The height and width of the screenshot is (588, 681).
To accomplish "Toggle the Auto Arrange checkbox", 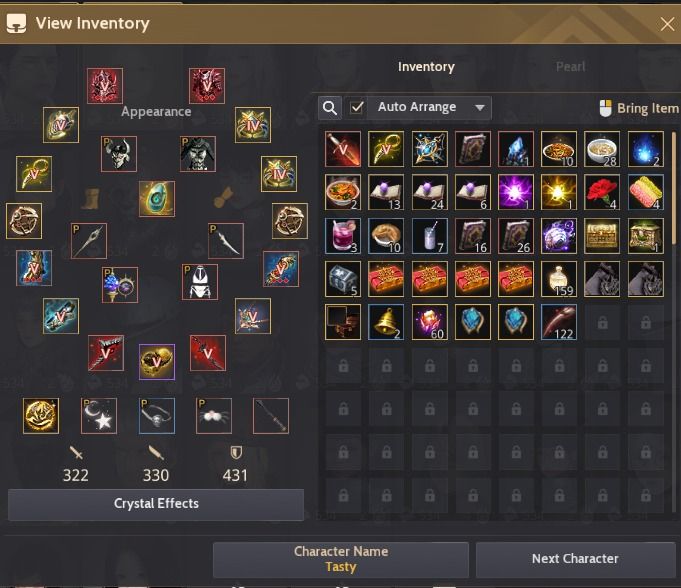I will 357,107.
